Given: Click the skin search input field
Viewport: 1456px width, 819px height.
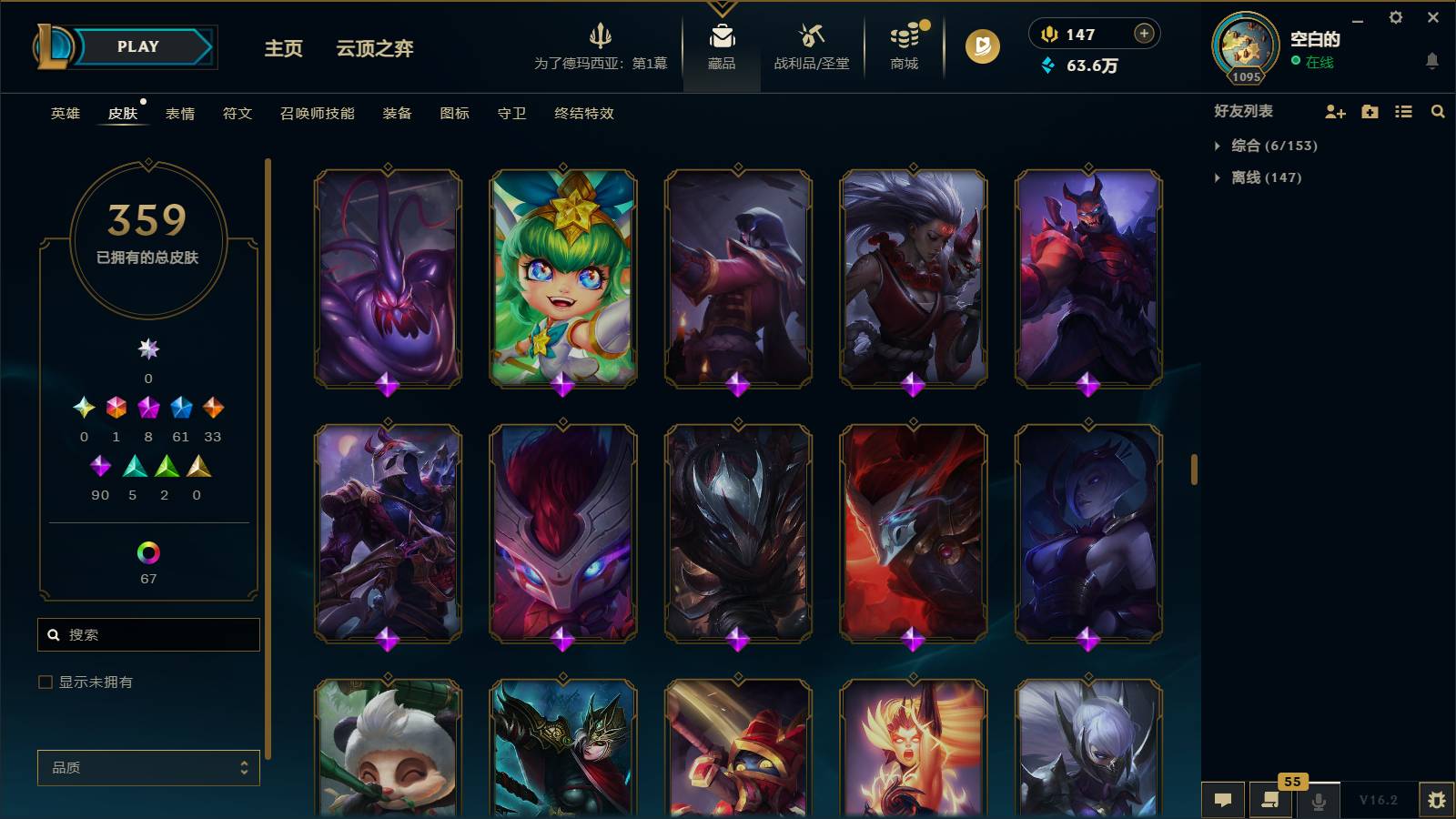Looking at the screenshot, I should pyautogui.click(x=147, y=634).
